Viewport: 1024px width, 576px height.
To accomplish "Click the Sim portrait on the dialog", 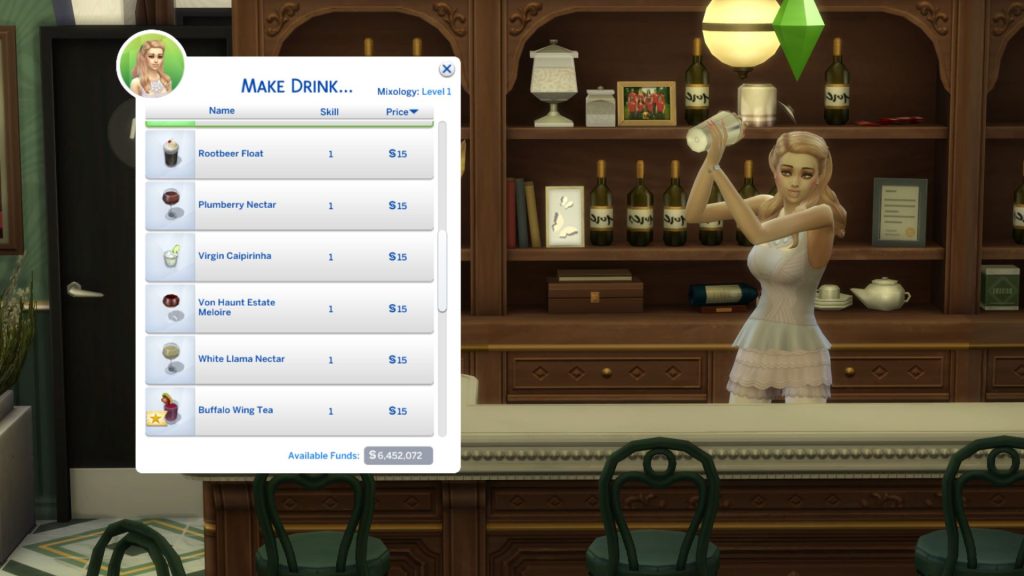I will point(151,65).
